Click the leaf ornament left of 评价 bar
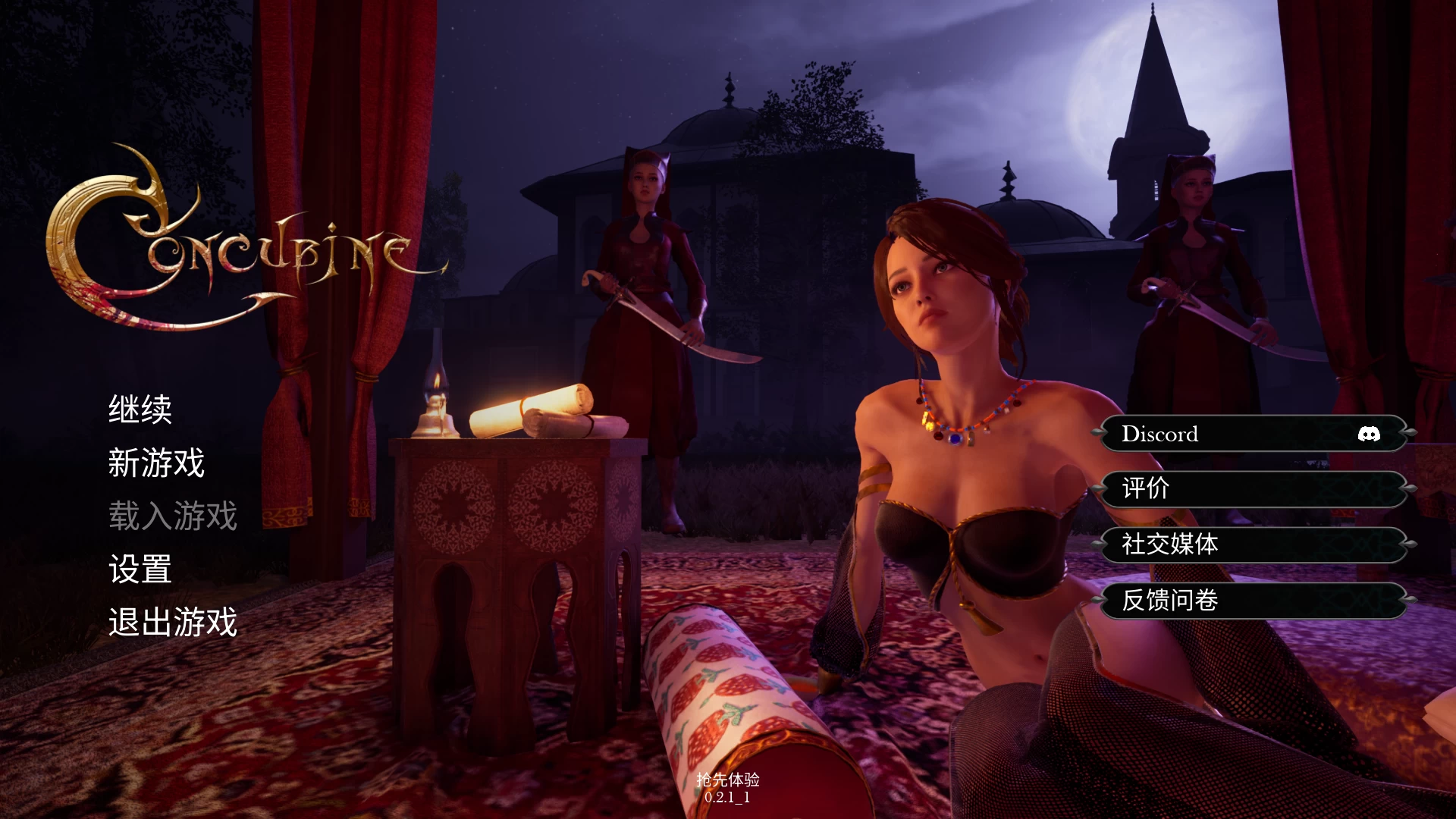 pyautogui.click(x=1097, y=489)
